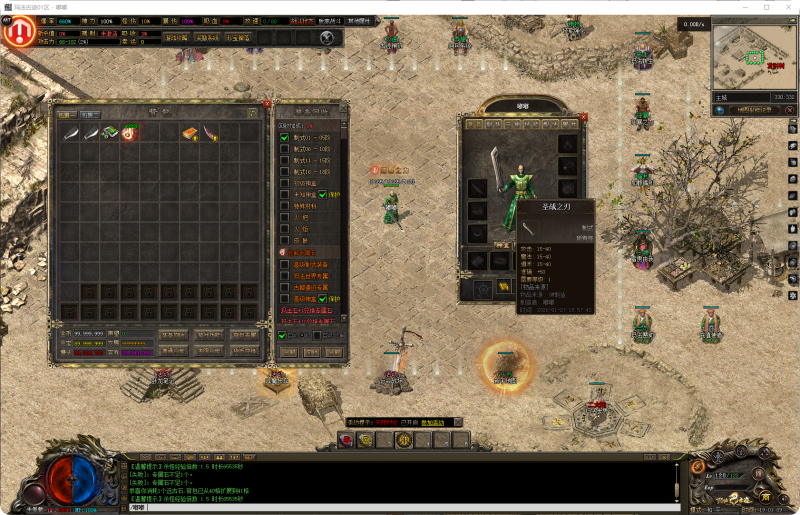Click the chat input box
The width and height of the screenshot is (800, 515).
(400, 507)
